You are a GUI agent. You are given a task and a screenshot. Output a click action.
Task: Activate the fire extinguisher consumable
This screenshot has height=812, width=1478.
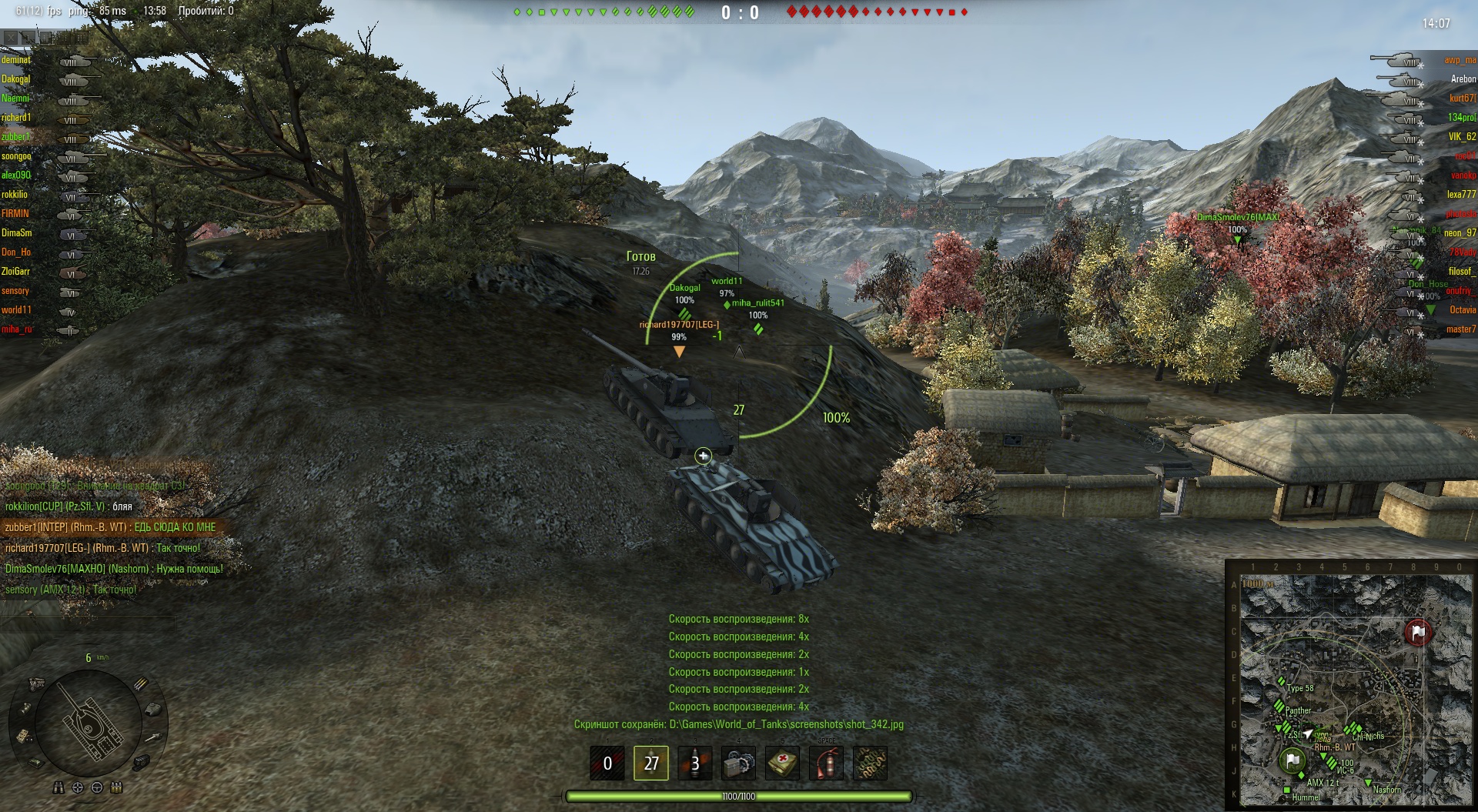pos(826,763)
